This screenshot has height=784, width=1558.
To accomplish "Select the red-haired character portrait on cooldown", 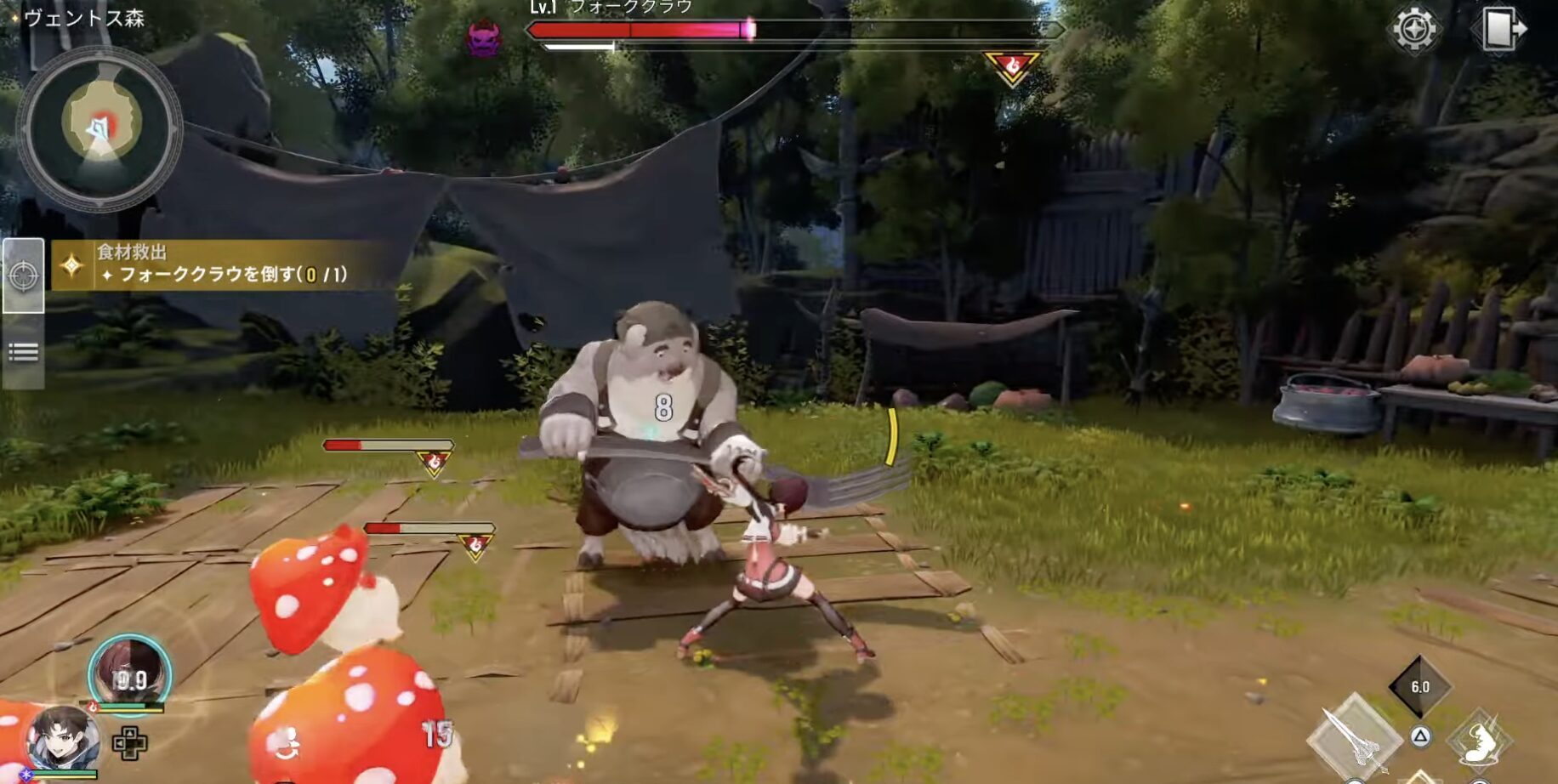I will point(129,674).
